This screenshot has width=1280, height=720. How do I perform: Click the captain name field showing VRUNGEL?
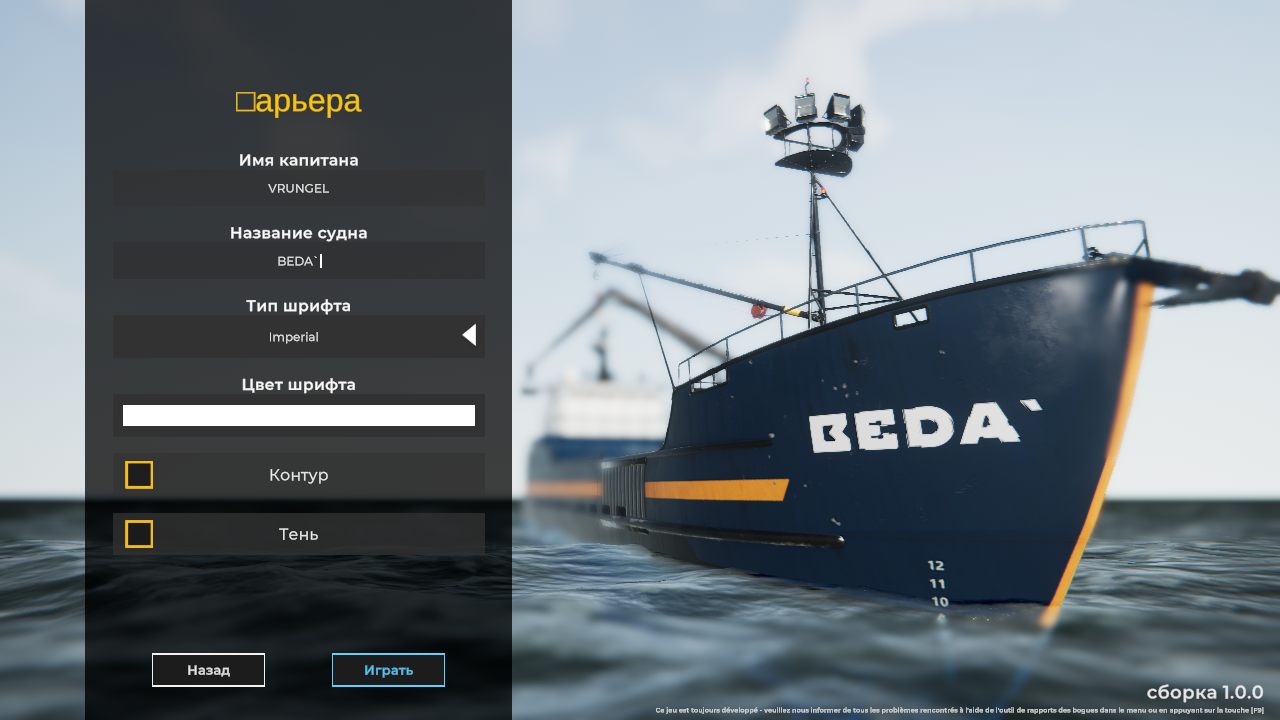click(298, 188)
